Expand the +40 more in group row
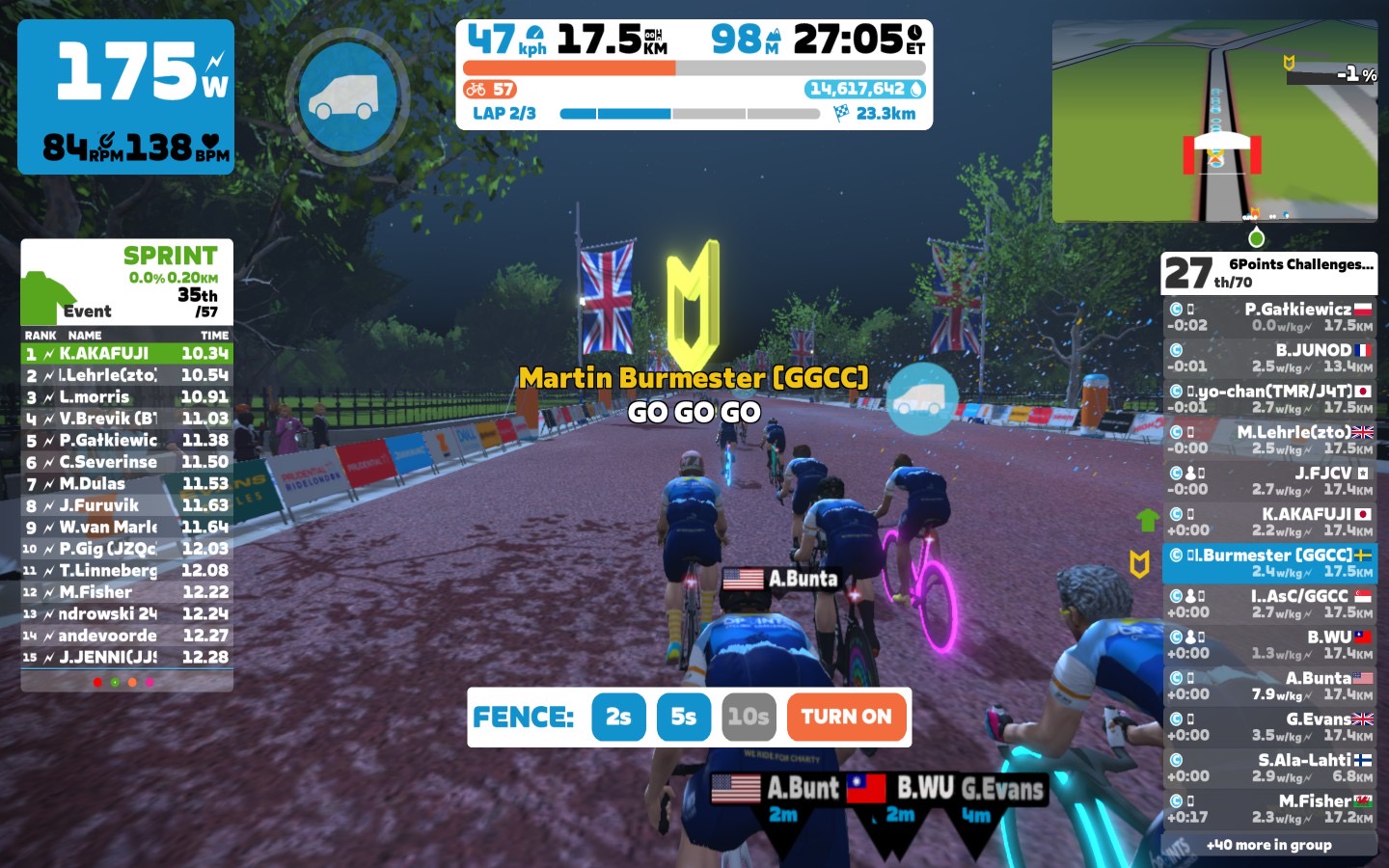1389x868 pixels. 1269,845
